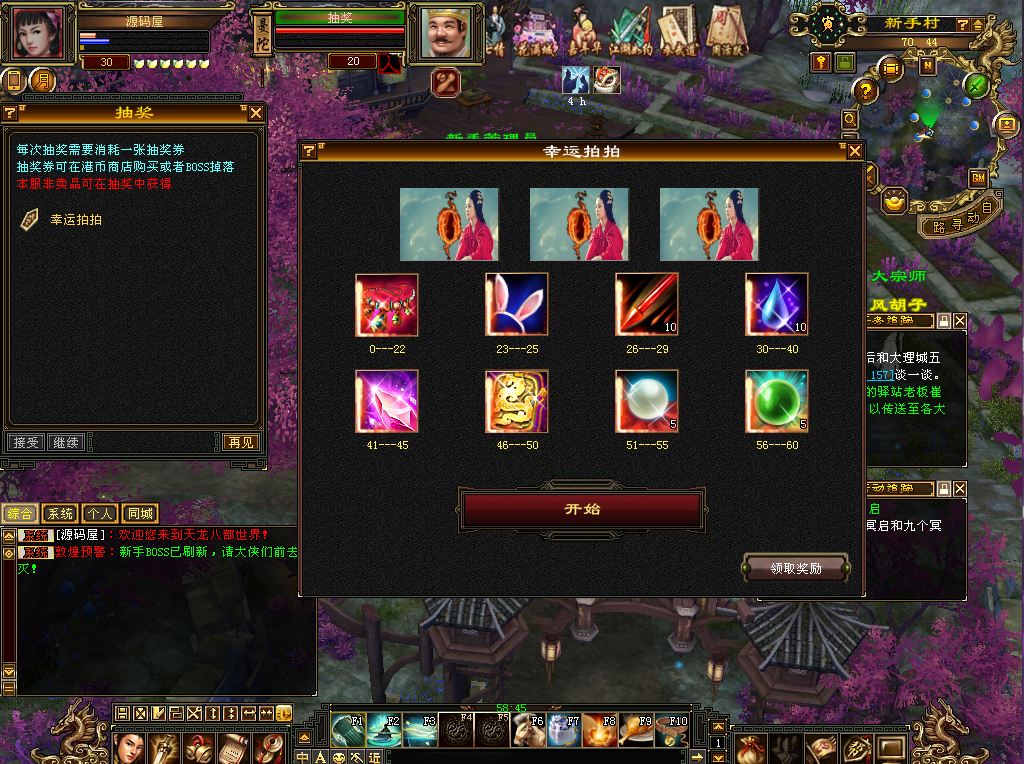Select the 综合 chat tab

(x=20, y=513)
